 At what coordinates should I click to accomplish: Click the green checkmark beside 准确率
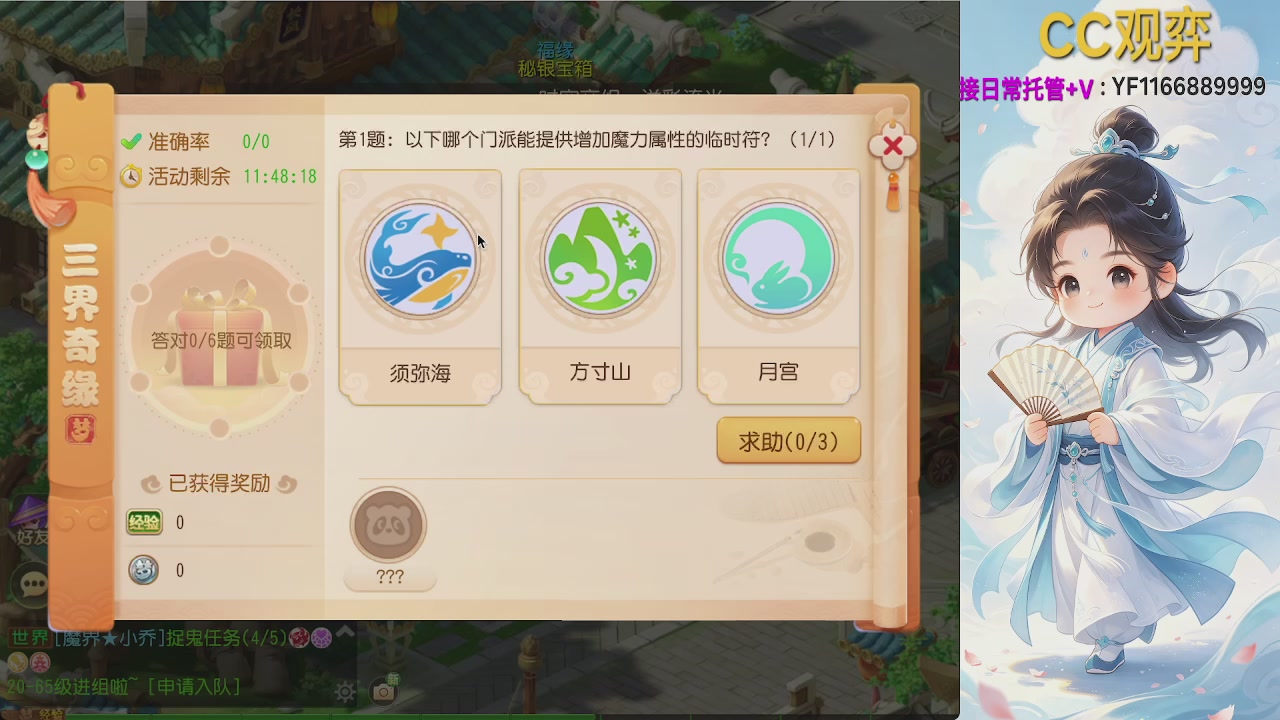pos(129,141)
